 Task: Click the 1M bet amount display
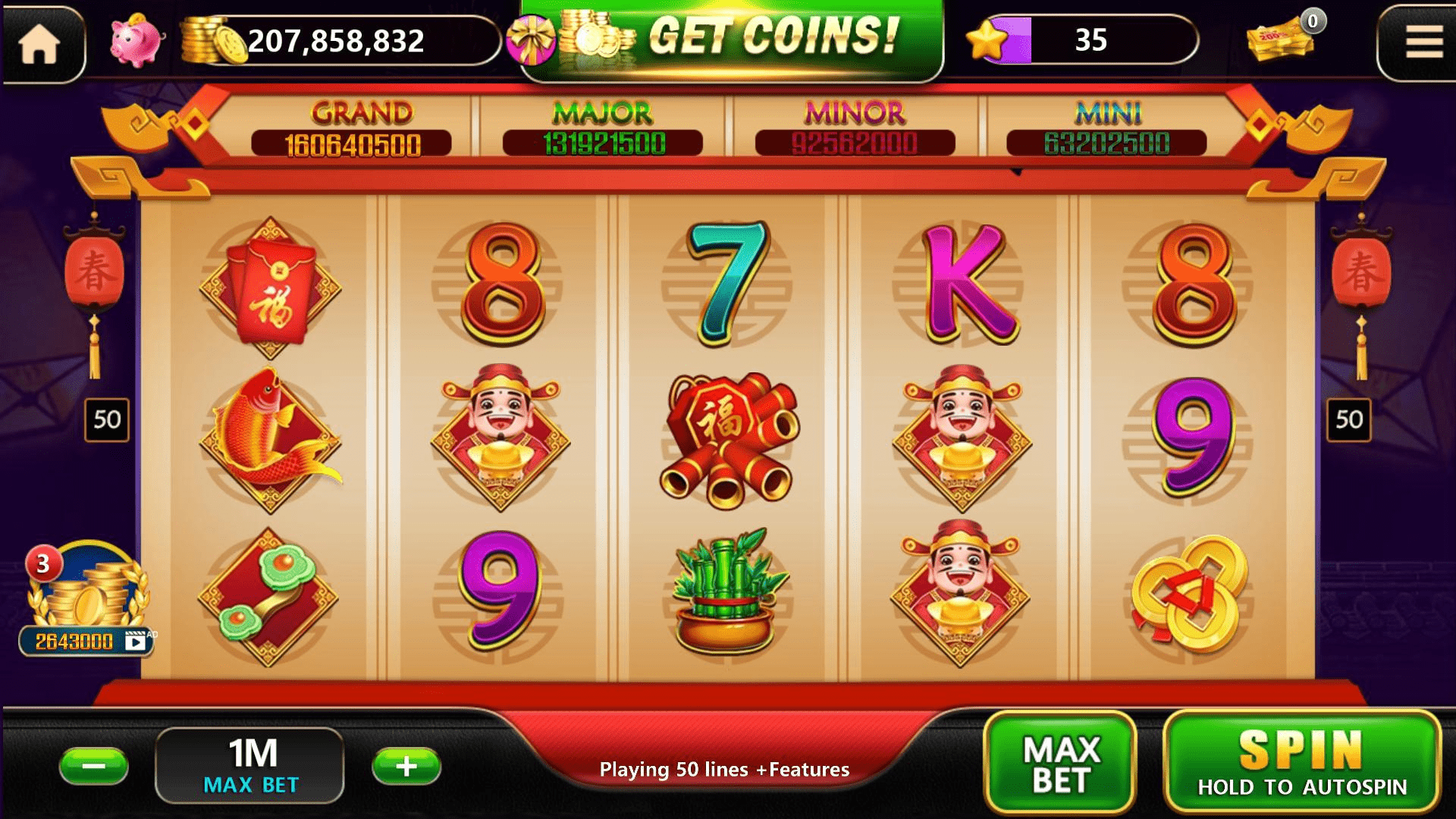249,762
